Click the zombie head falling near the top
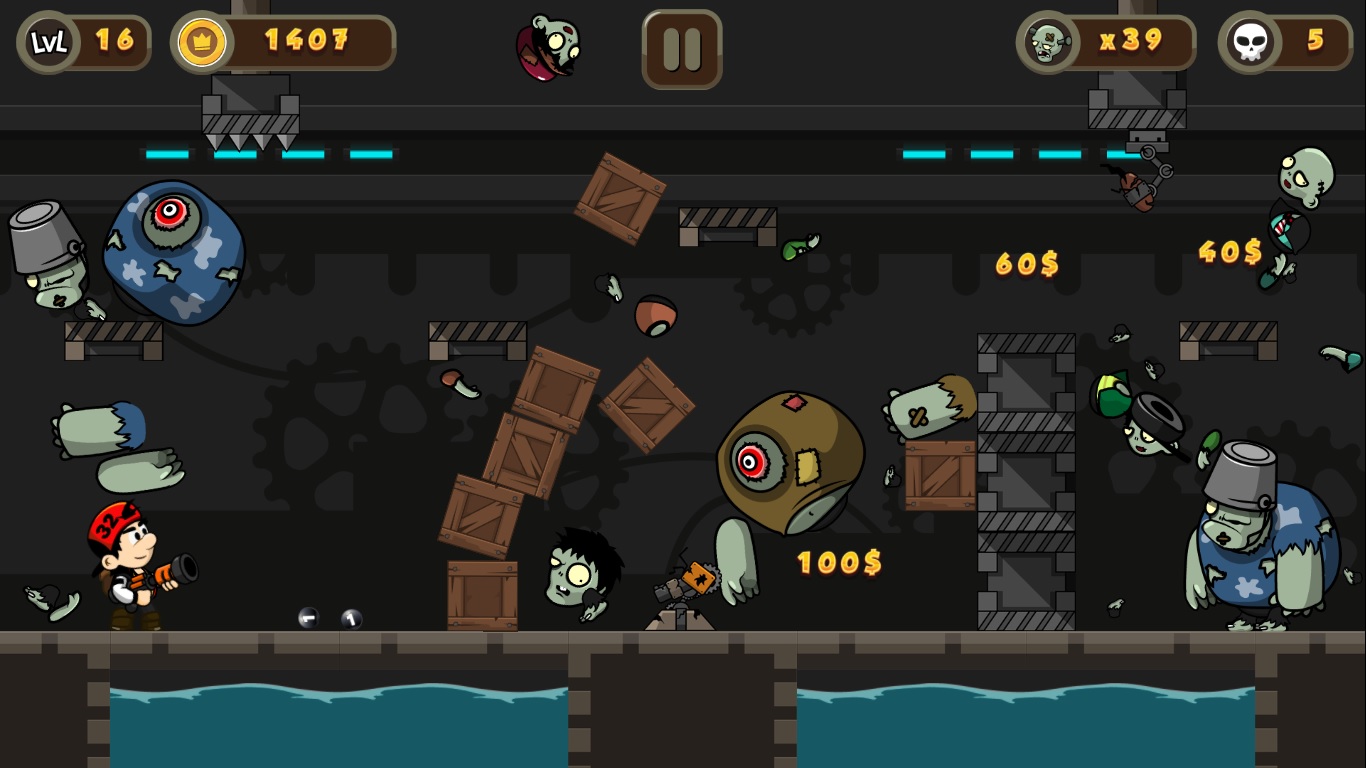The height and width of the screenshot is (768, 1366). 546,48
